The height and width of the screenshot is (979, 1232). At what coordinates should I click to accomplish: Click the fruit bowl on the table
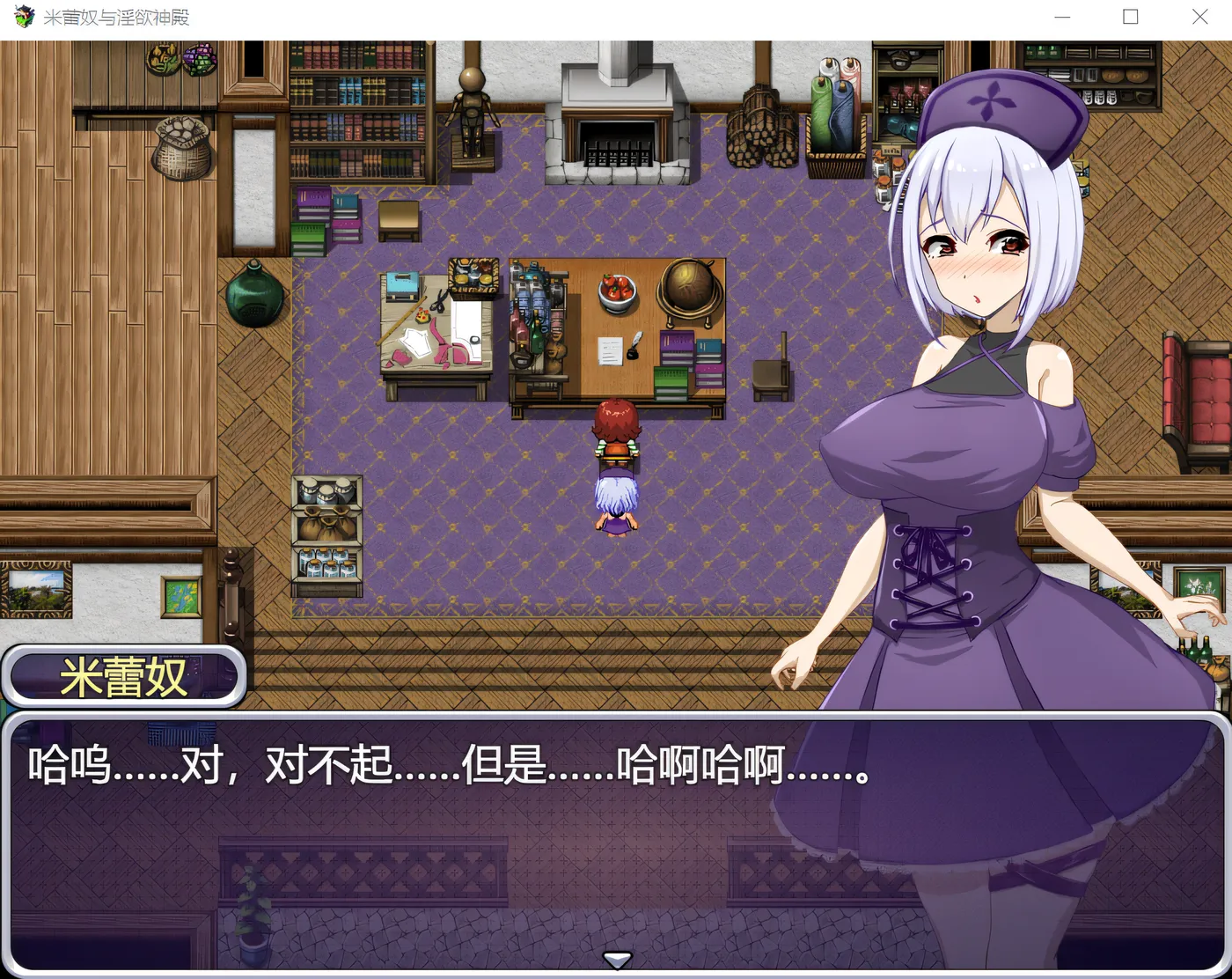pos(616,291)
